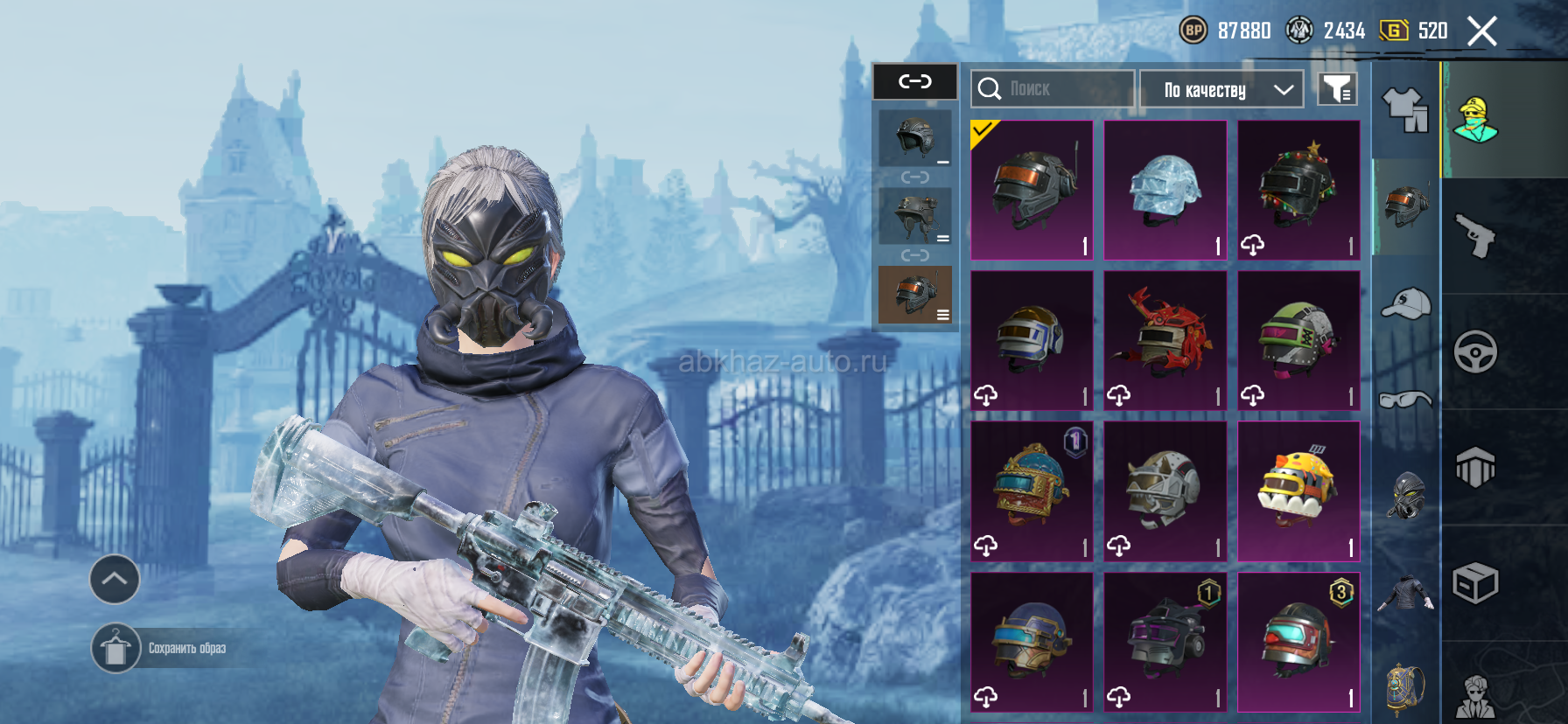Save outfit with Сохранить образ button
Image resolution: width=1568 pixels, height=724 pixels.
point(116,649)
